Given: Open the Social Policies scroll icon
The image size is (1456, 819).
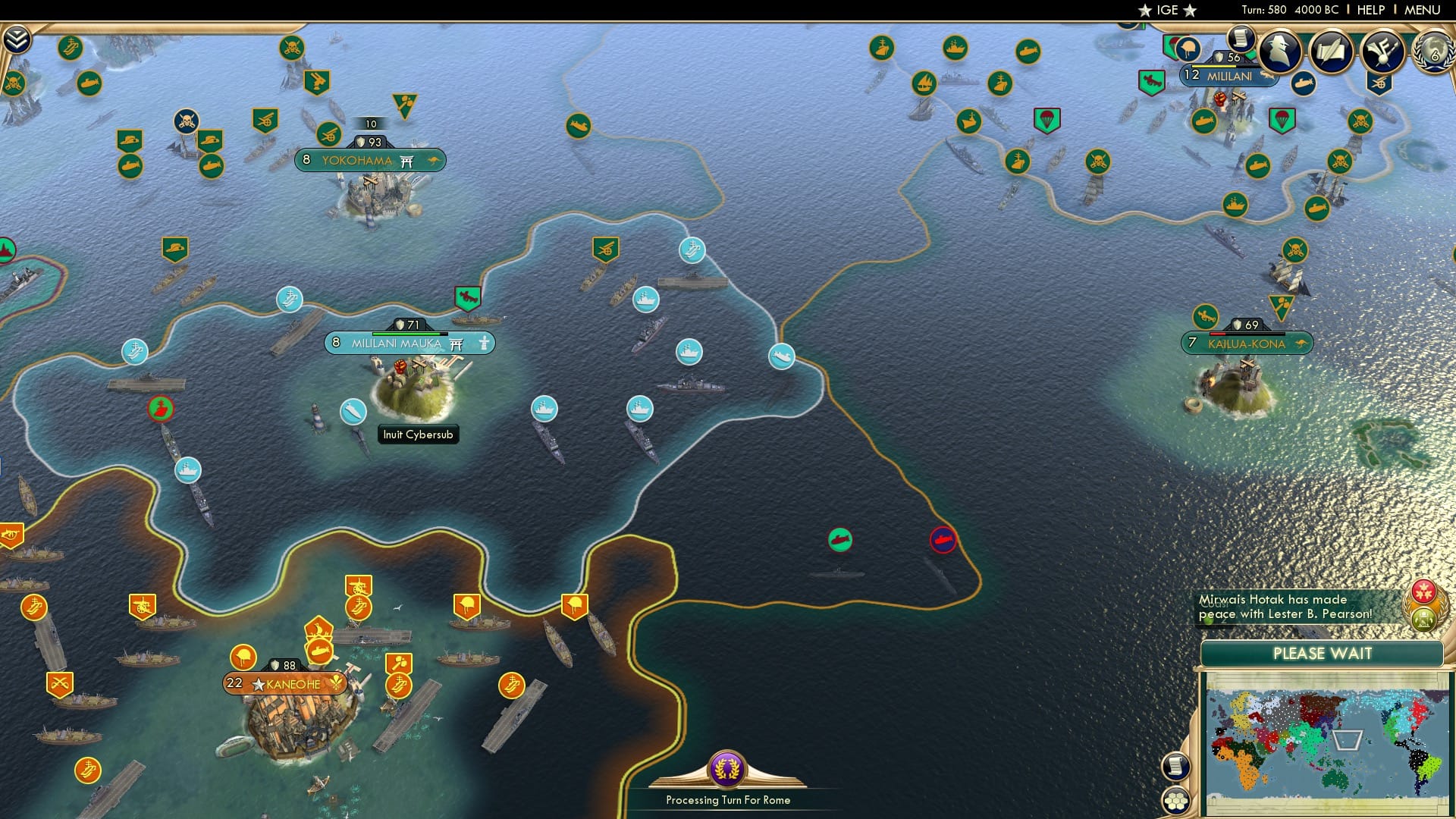Looking at the screenshot, I should tap(1332, 52).
